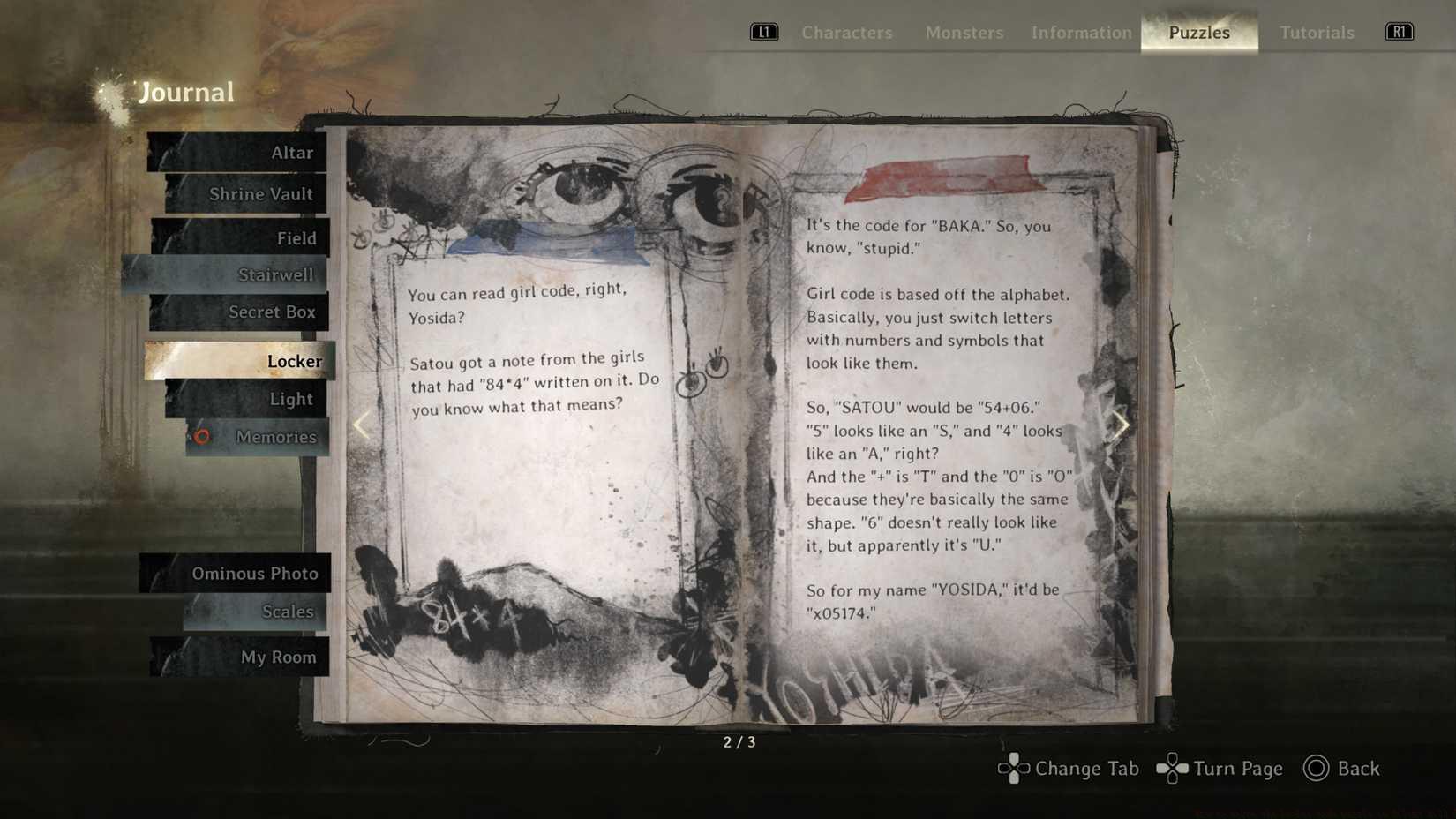The height and width of the screenshot is (819, 1456).
Task: Click the left page-turn arrow
Action: tap(361, 425)
